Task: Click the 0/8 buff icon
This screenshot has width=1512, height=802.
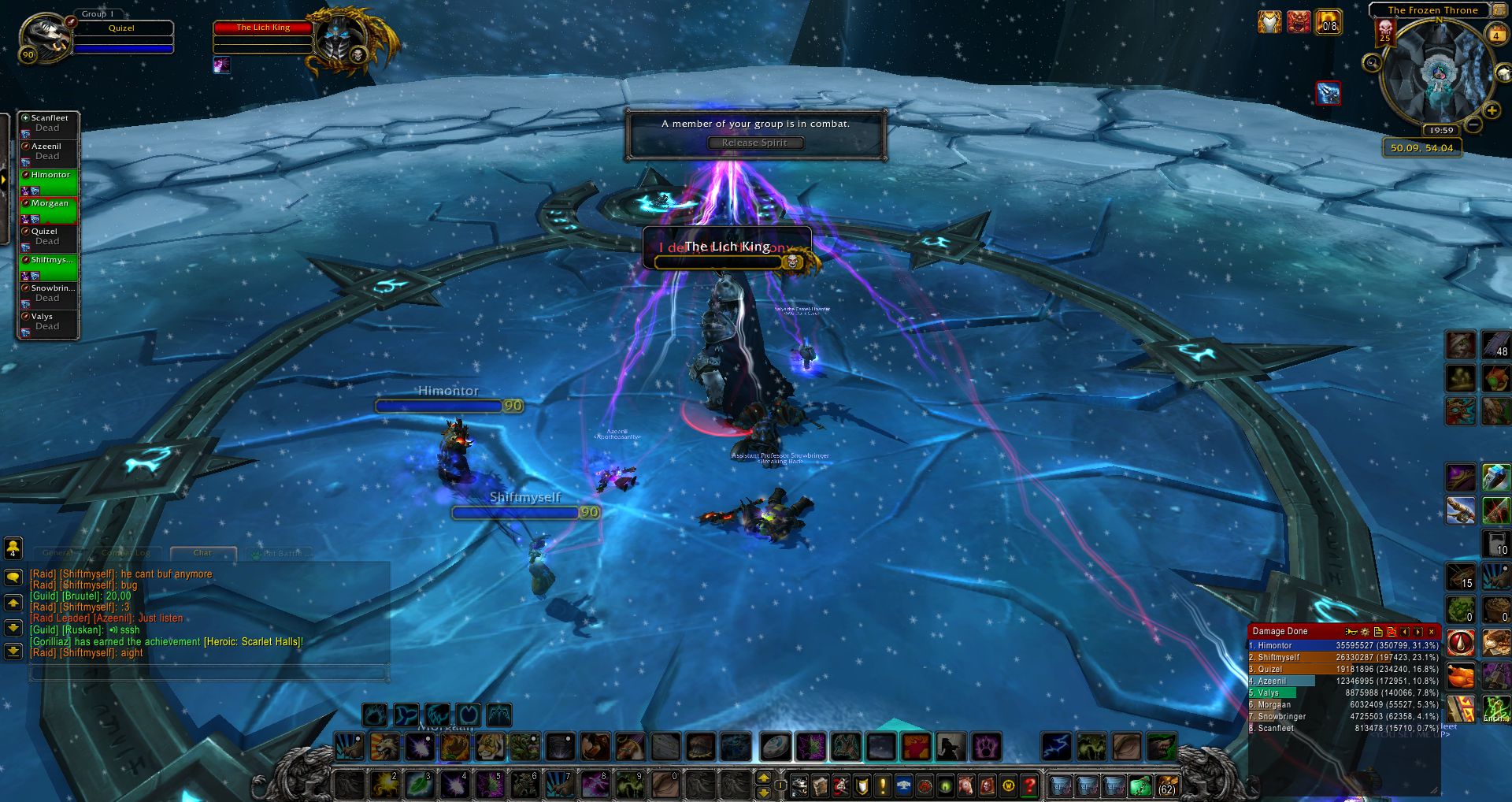Action: pyautogui.click(x=1328, y=22)
